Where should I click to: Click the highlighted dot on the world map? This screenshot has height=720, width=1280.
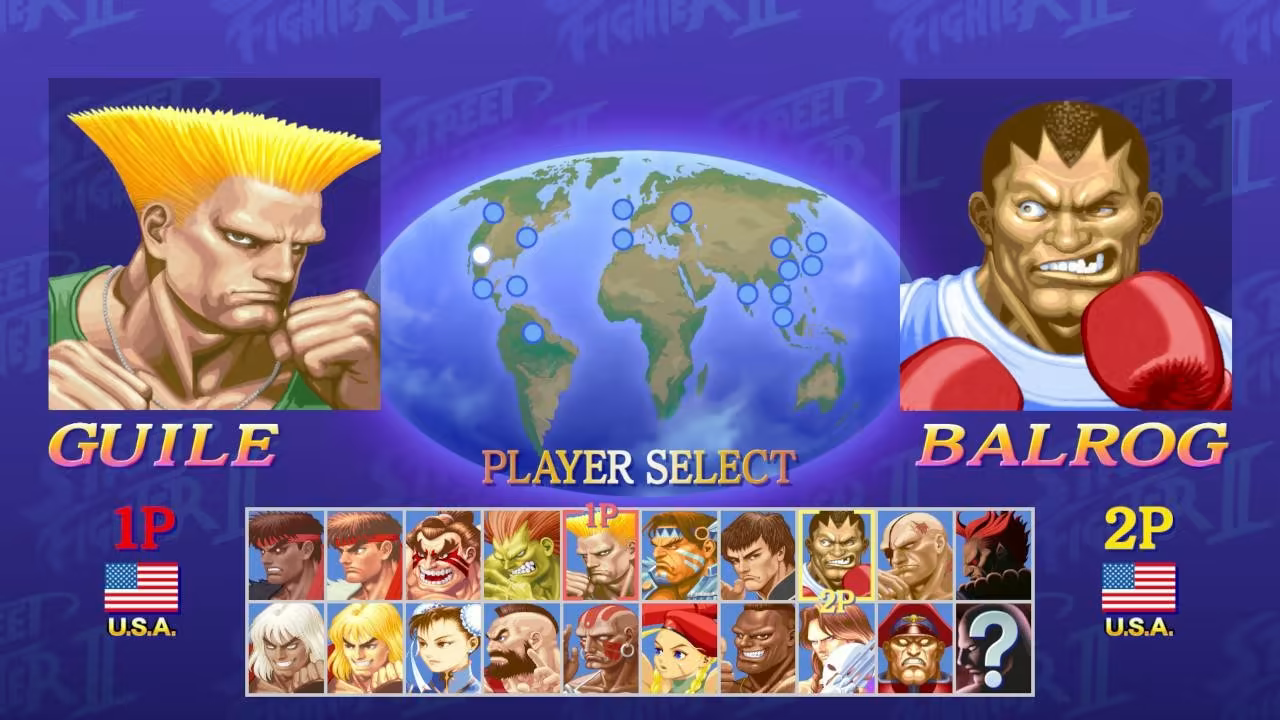480,252
